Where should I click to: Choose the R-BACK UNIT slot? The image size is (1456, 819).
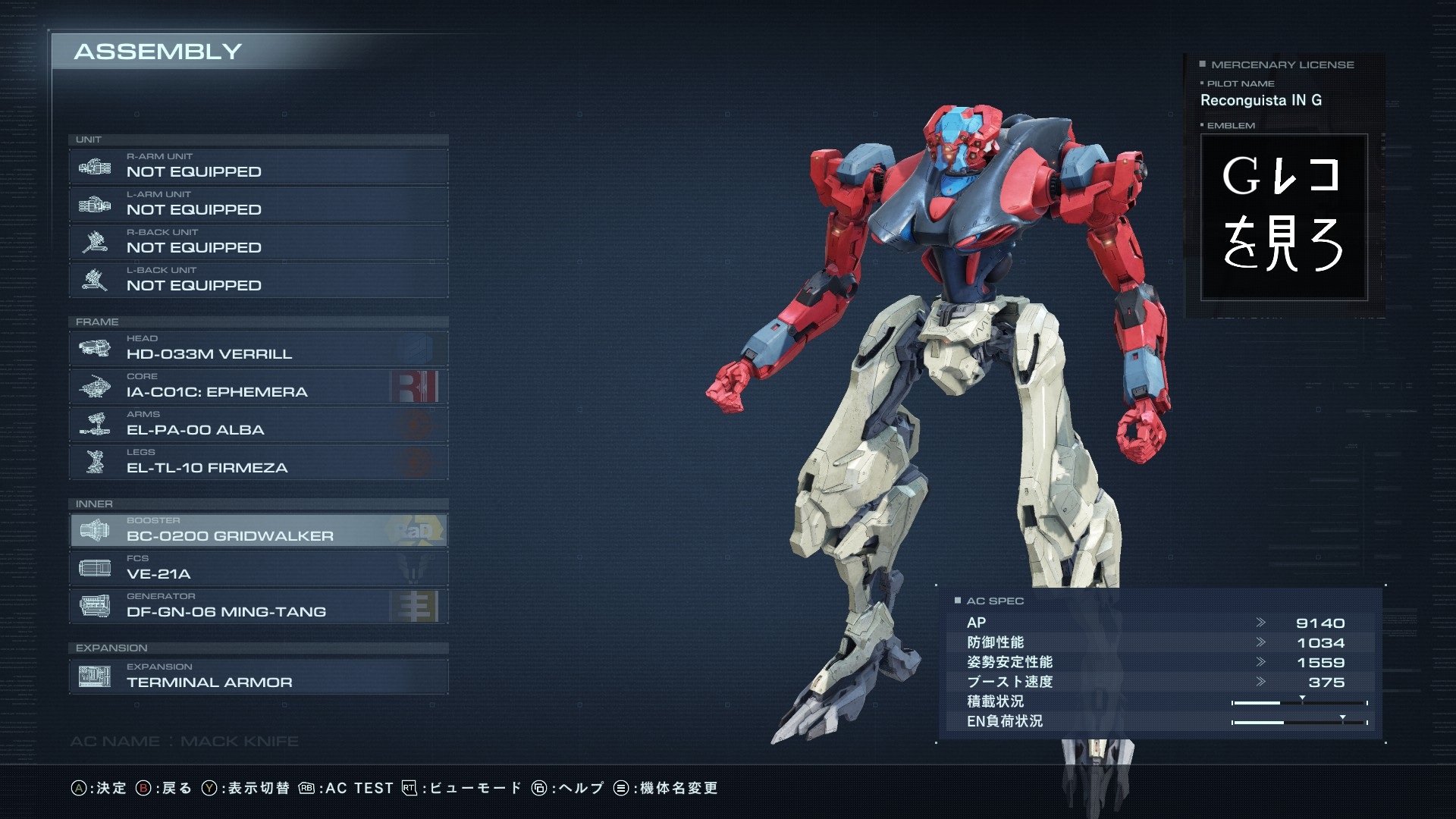point(258,242)
